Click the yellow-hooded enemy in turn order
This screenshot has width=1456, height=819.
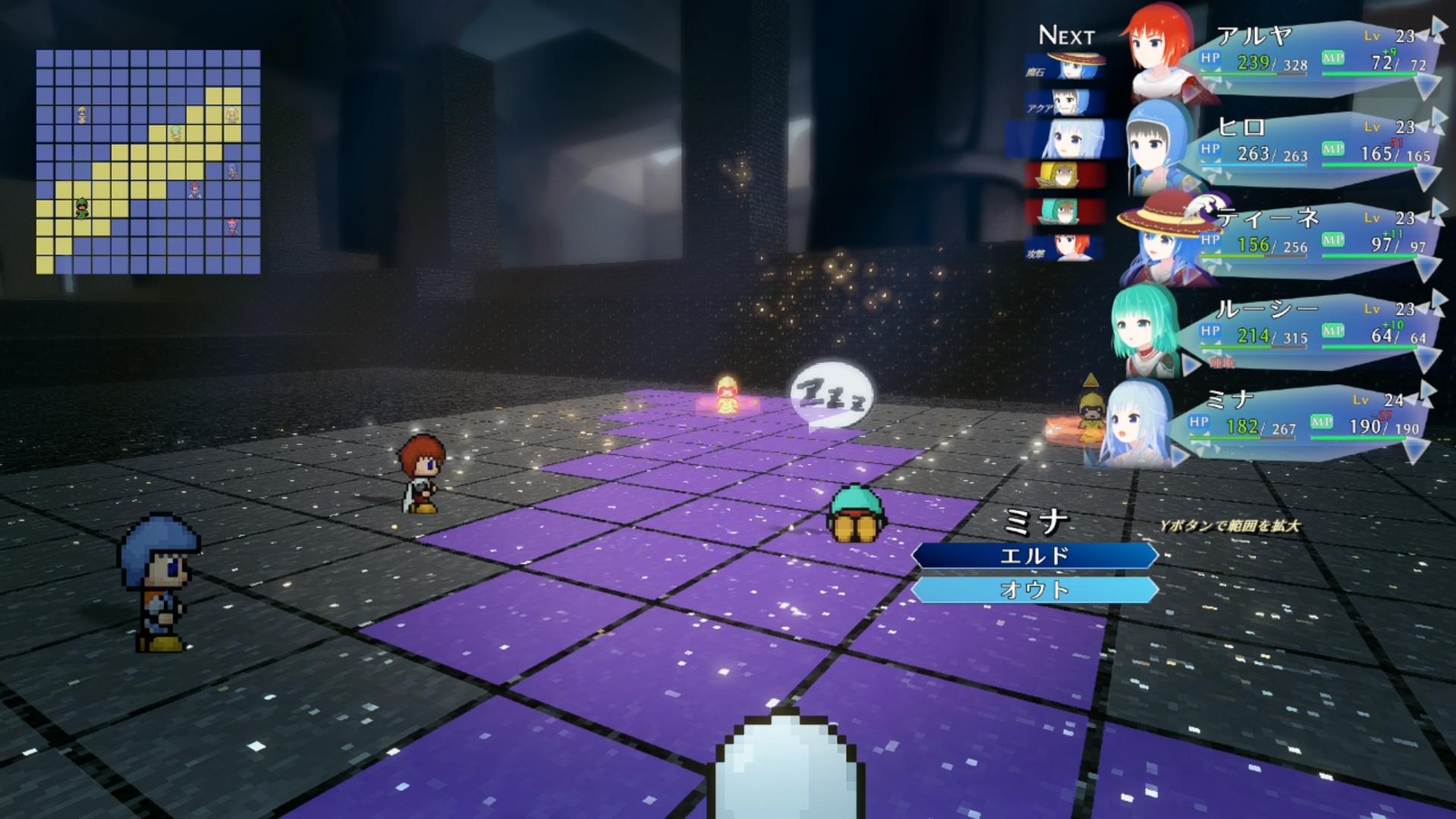[1065, 175]
